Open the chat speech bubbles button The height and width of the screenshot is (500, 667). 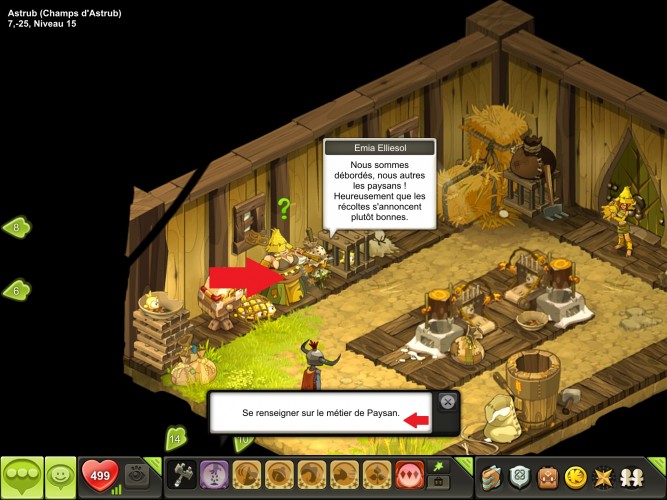[x=22, y=475]
